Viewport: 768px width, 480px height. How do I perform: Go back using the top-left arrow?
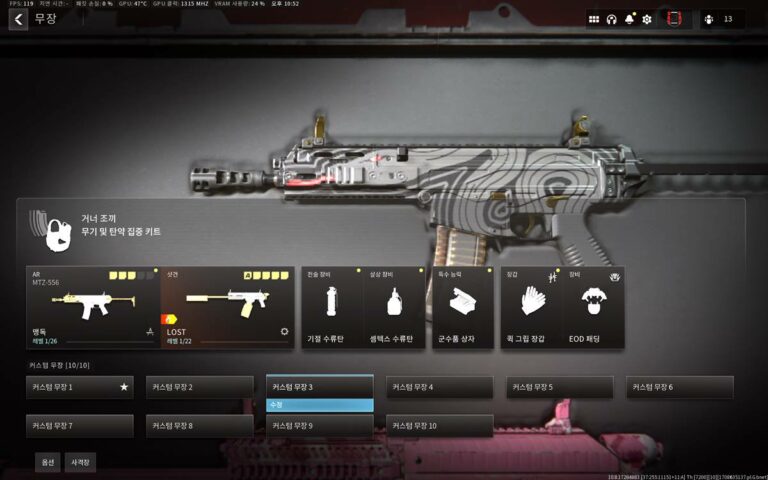point(18,19)
